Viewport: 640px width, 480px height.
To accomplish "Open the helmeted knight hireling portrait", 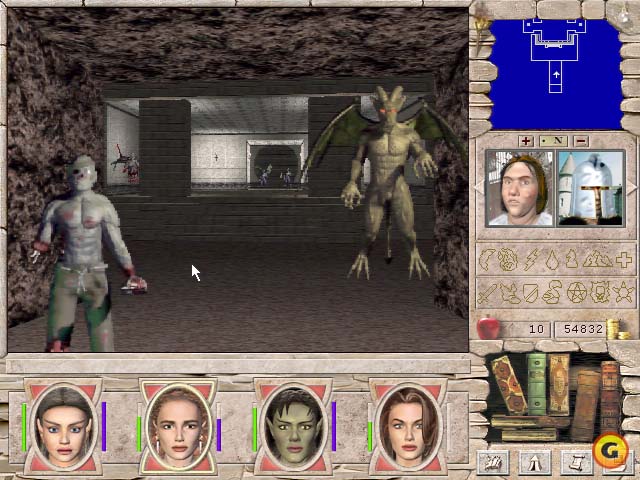I will point(591,188).
